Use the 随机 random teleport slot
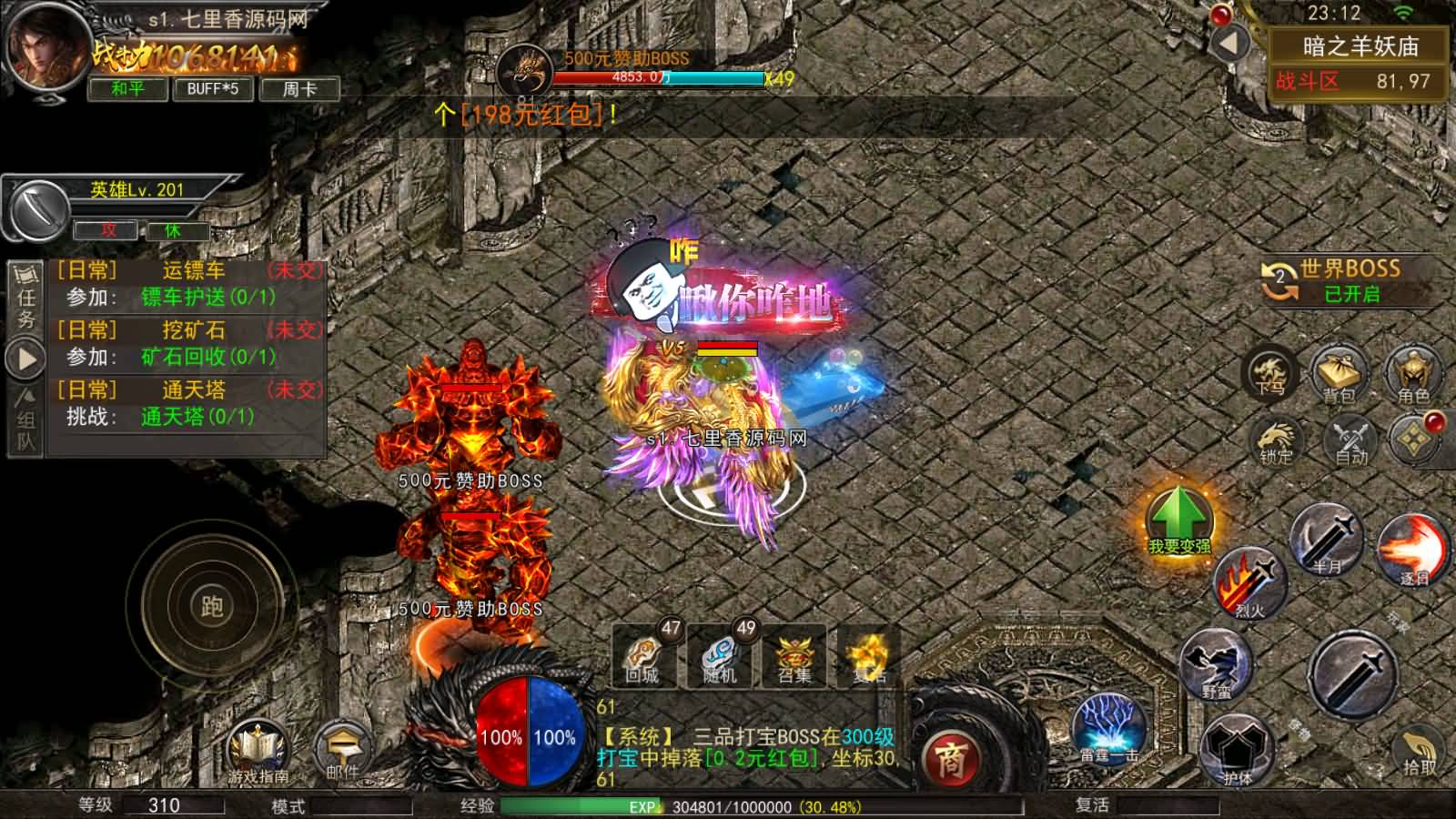 pyautogui.click(x=721, y=655)
